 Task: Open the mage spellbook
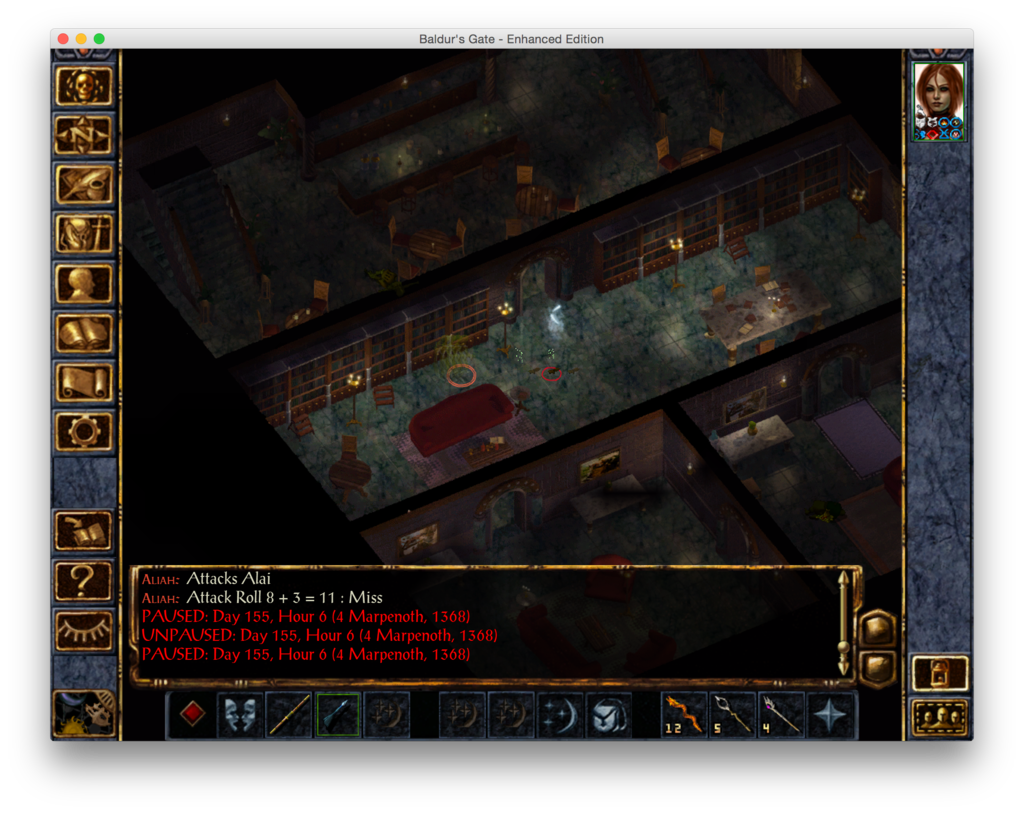[84, 333]
